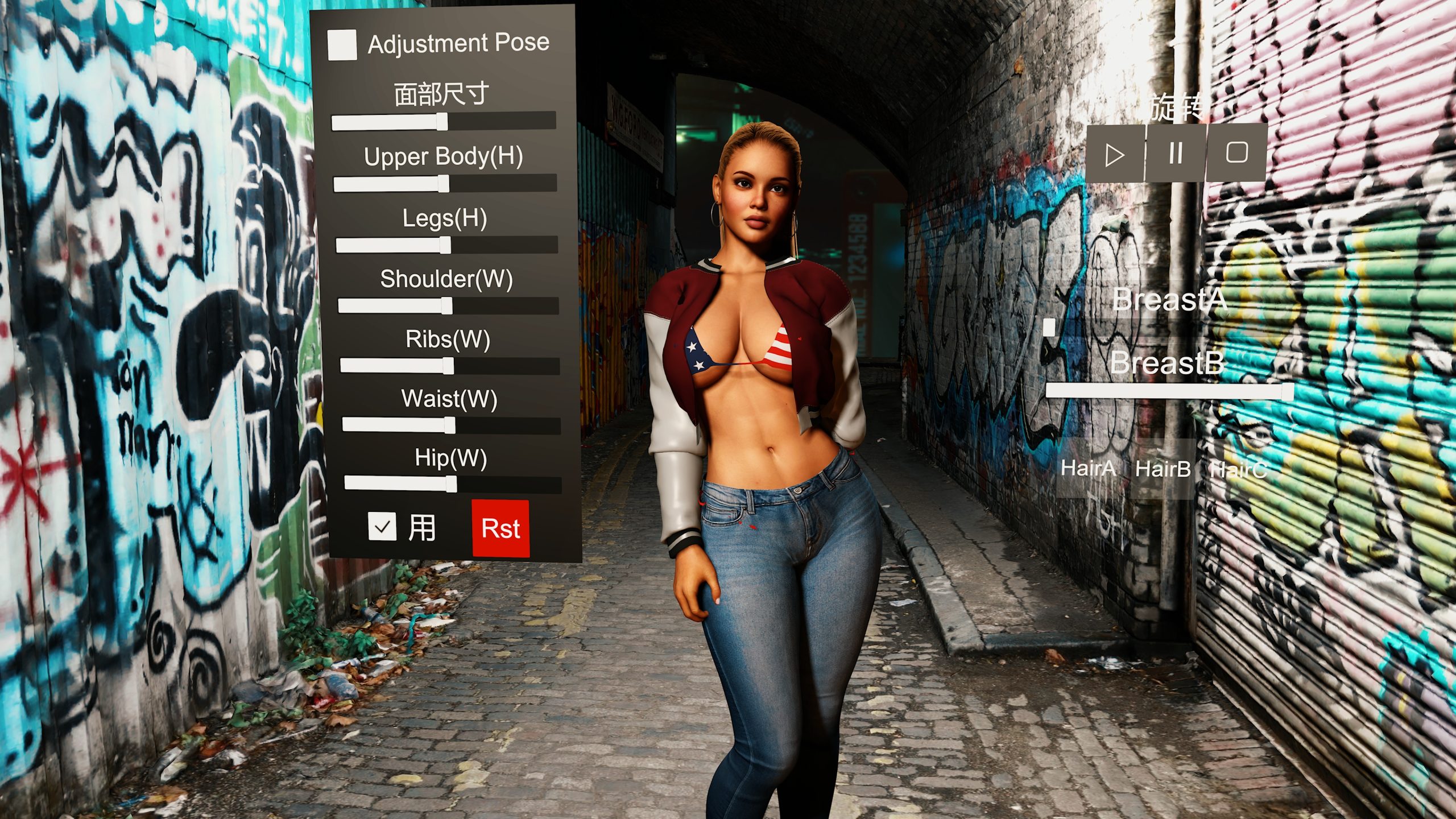The height and width of the screenshot is (819, 1456).
Task: Click the Hip(W) slider handle
Action: [452, 484]
